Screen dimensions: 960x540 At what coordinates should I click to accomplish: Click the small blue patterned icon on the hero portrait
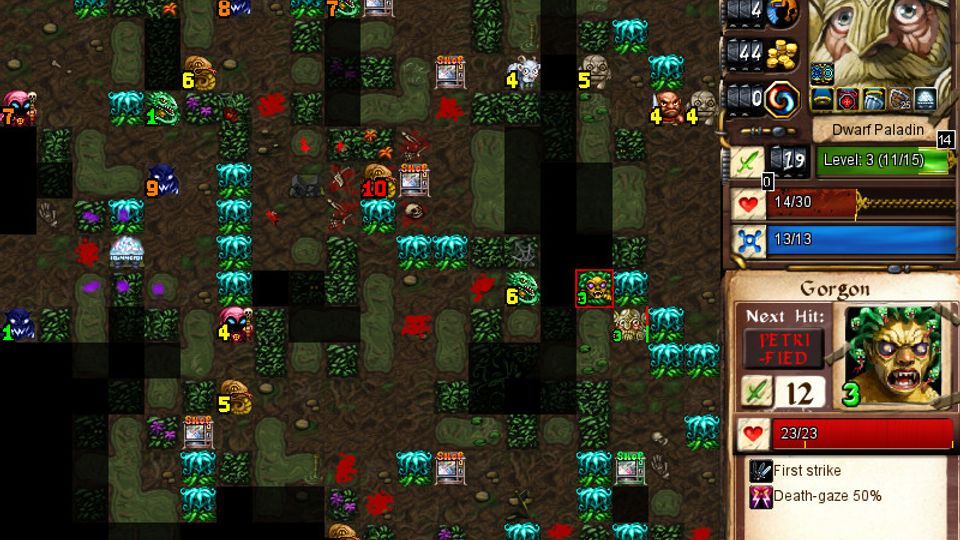(822, 73)
